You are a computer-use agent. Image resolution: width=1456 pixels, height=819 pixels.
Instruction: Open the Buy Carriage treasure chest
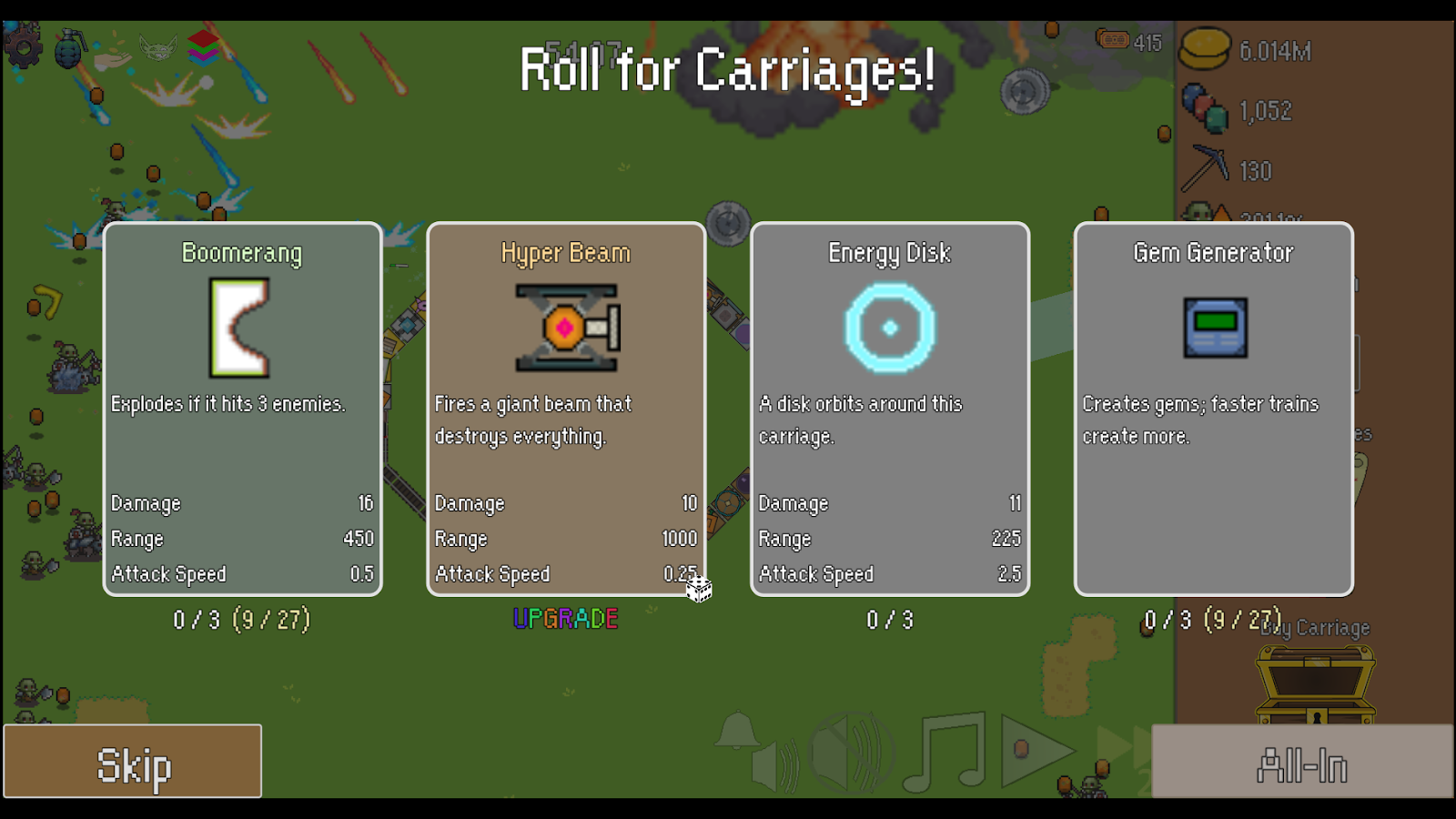(x=1315, y=684)
